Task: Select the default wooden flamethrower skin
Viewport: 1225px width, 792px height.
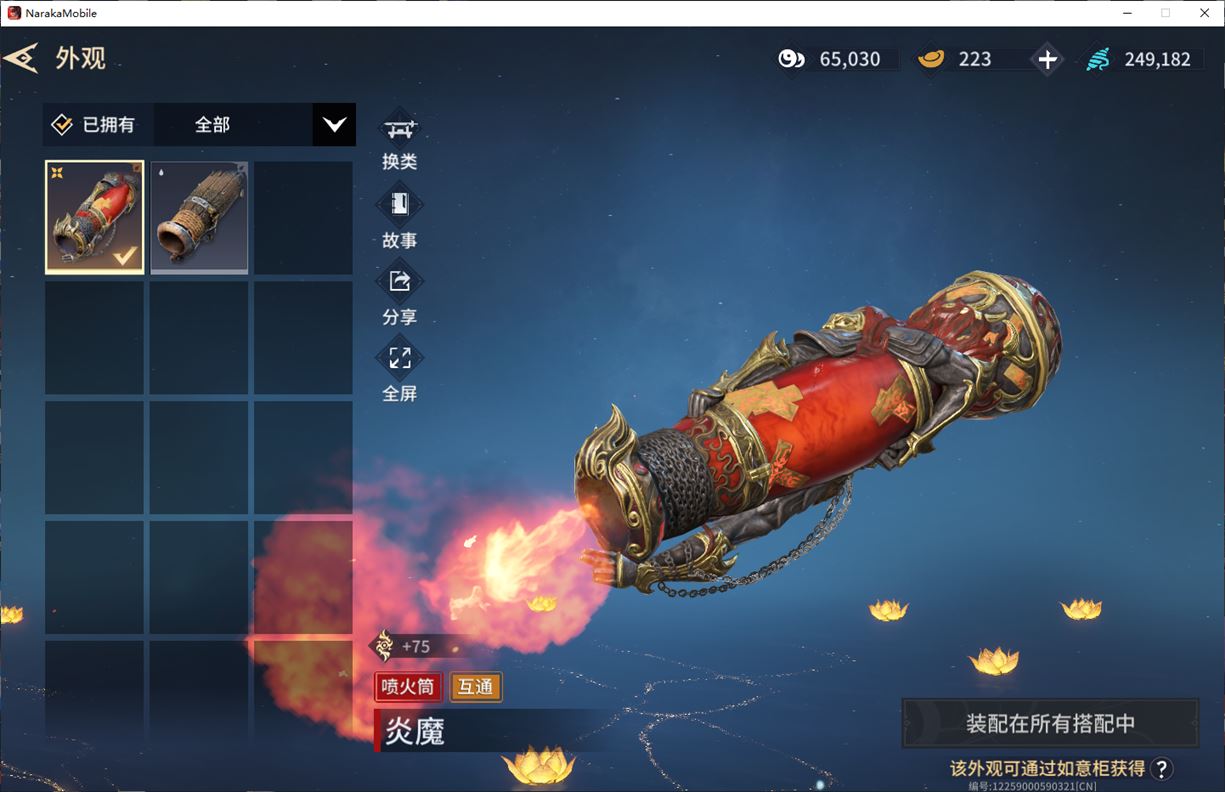Action: point(199,217)
